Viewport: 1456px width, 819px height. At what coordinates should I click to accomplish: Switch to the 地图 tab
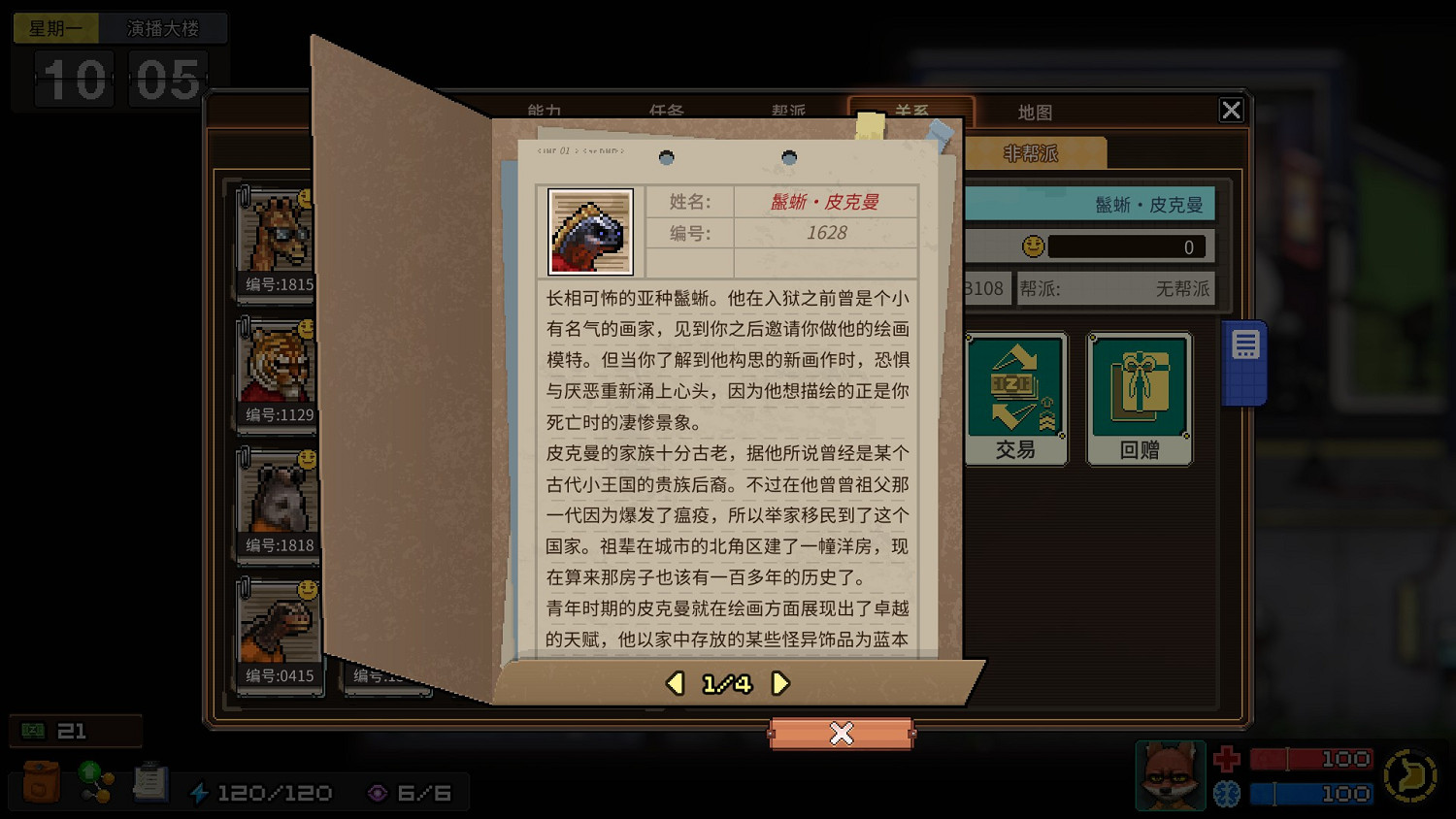point(1035,112)
